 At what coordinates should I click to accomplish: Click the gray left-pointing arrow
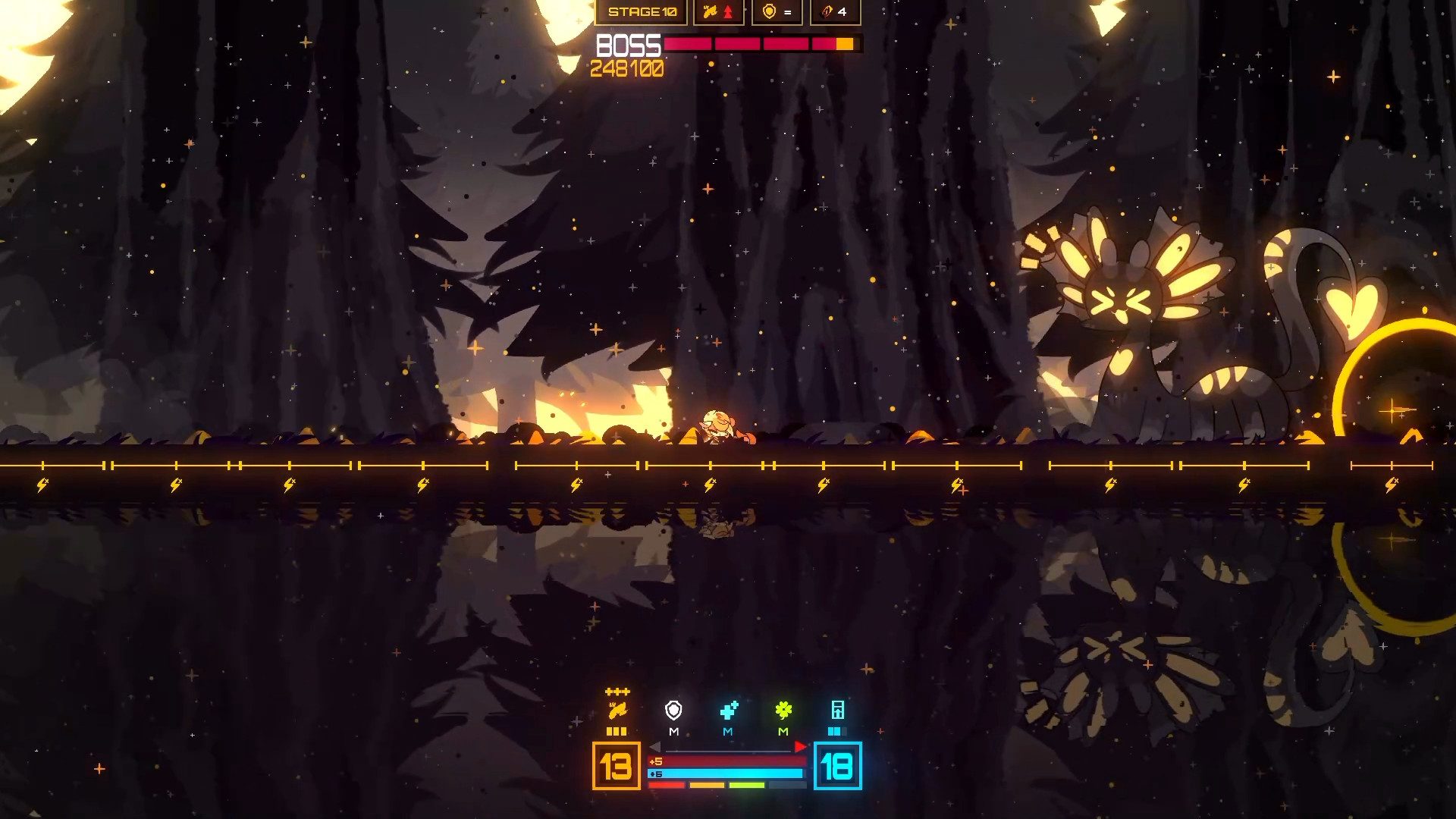[x=655, y=748]
